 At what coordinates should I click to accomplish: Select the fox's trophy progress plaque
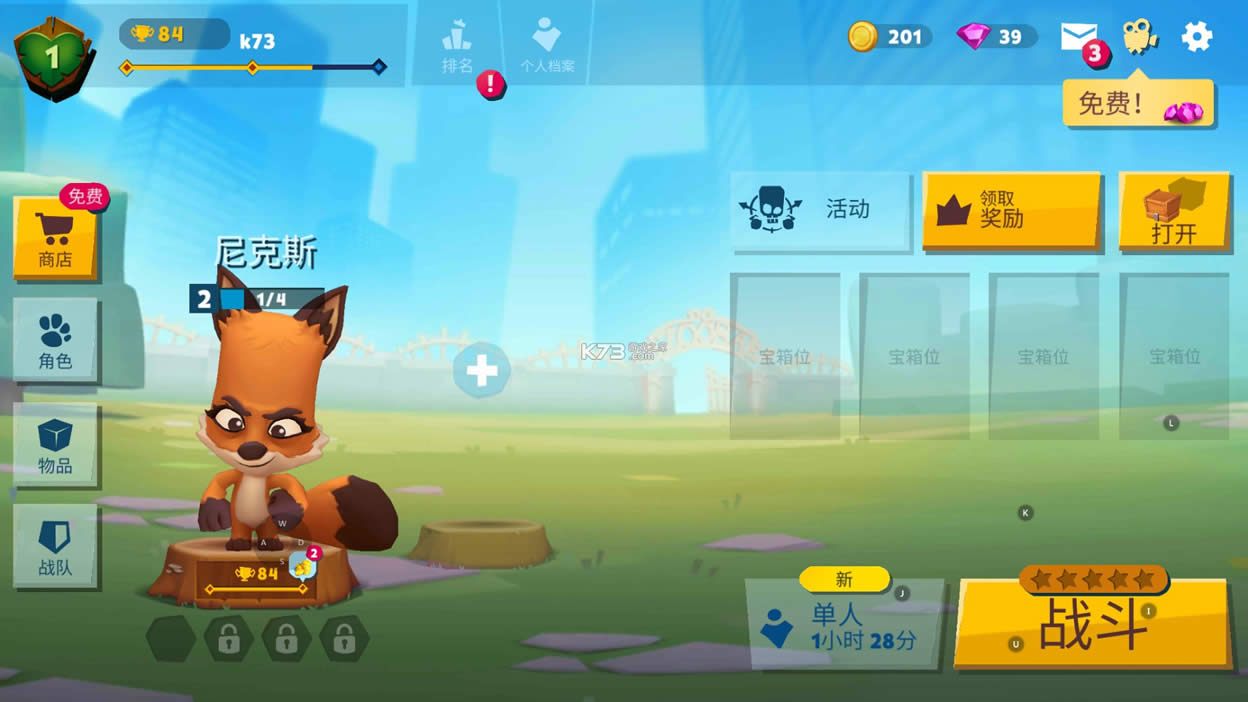(256, 578)
